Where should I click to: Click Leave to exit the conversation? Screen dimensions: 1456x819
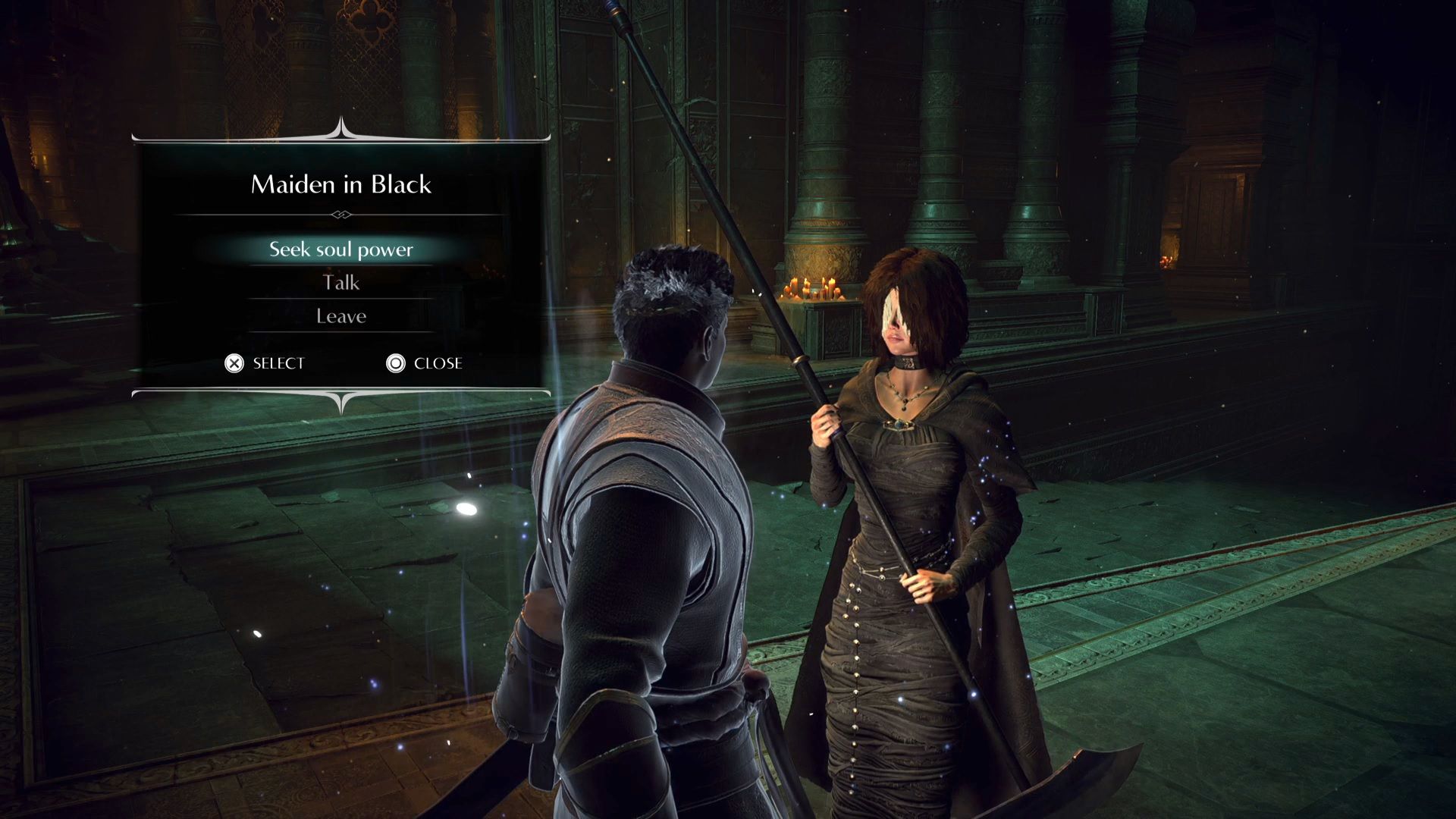pos(340,315)
